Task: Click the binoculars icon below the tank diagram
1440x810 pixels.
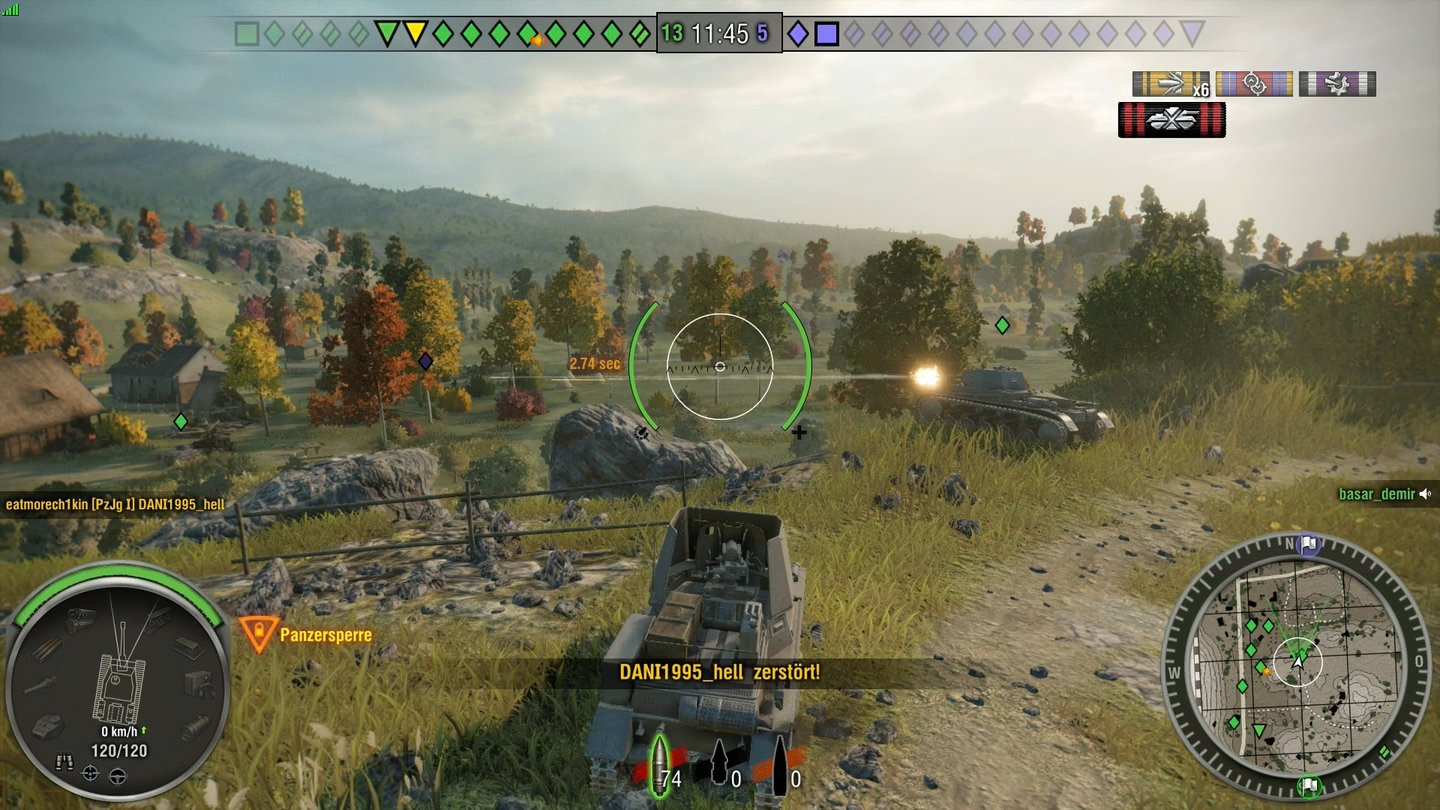Action: (65, 760)
